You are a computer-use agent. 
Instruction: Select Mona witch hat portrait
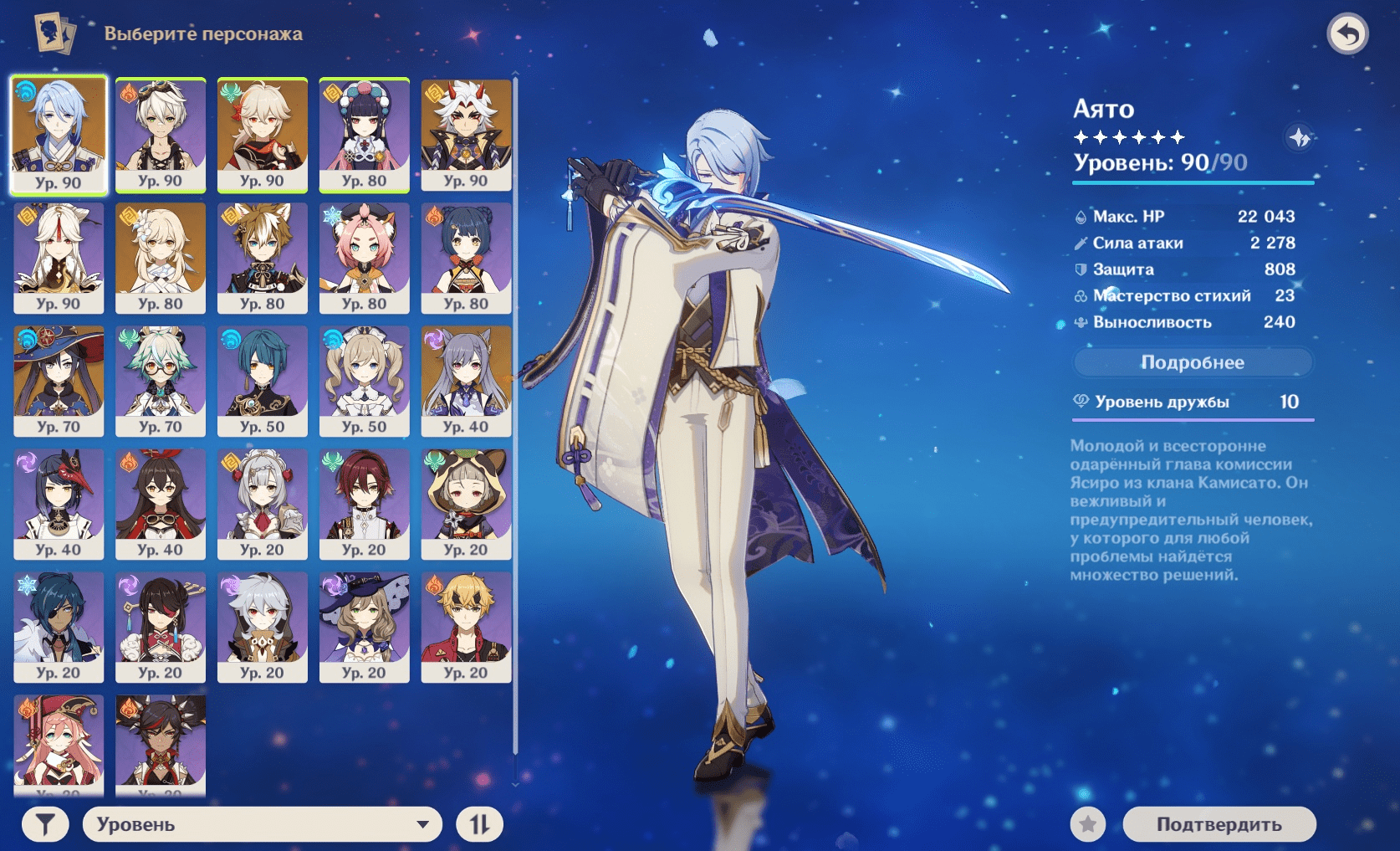(59, 381)
